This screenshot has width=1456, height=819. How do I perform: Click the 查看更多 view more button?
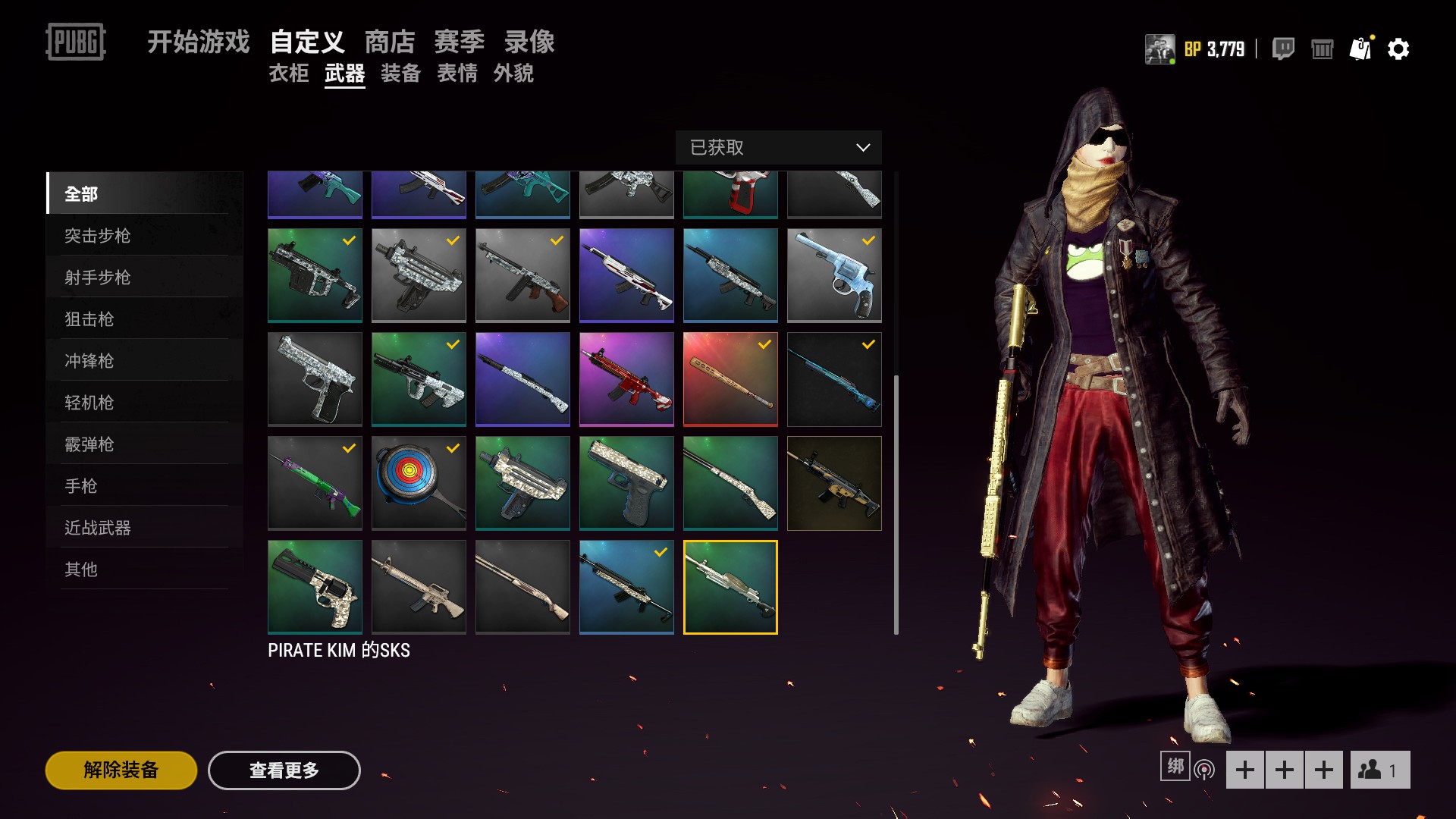[x=284, y=770]
